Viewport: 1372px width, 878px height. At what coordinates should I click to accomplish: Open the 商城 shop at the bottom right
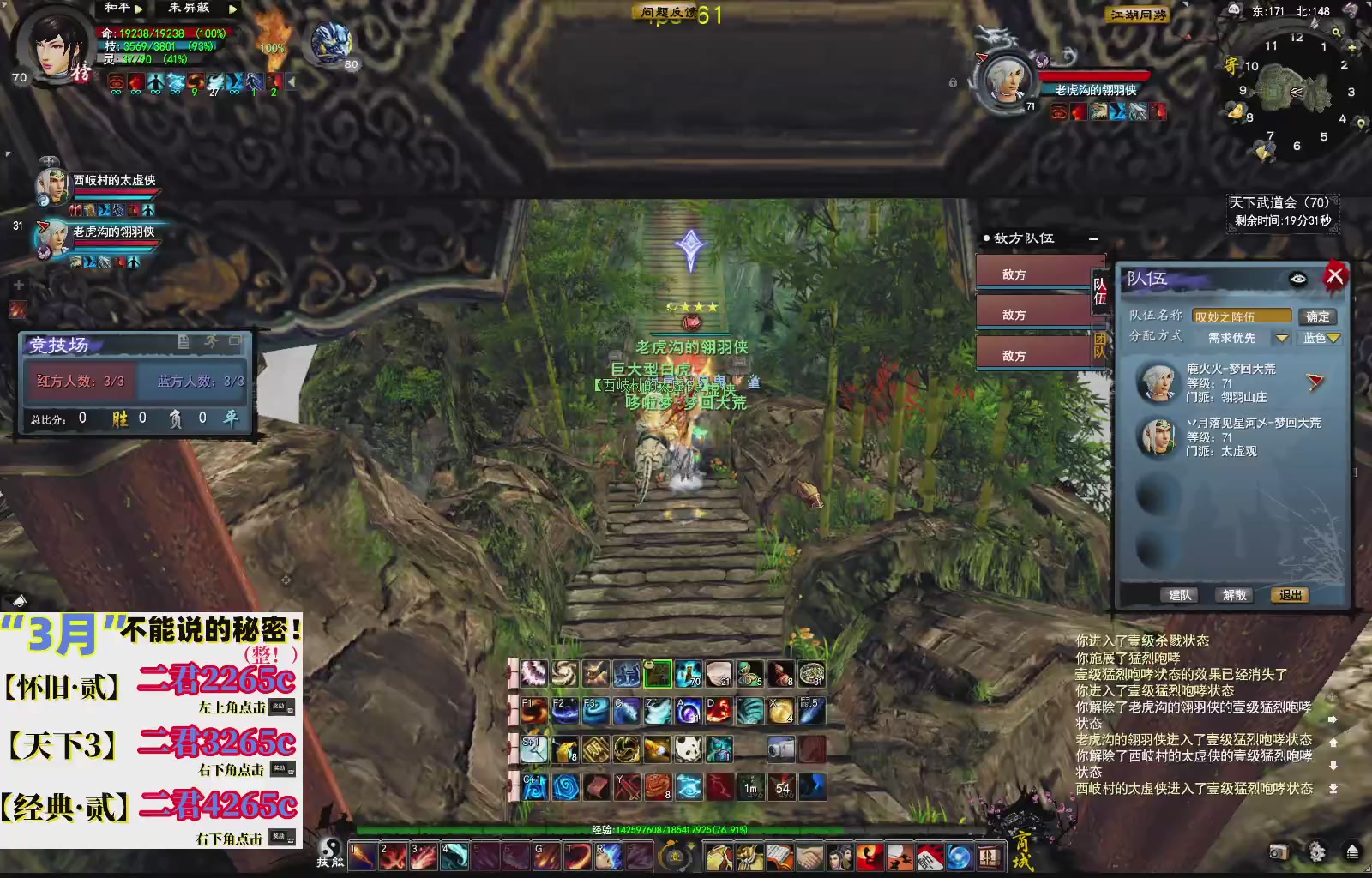coord(1022,849)
